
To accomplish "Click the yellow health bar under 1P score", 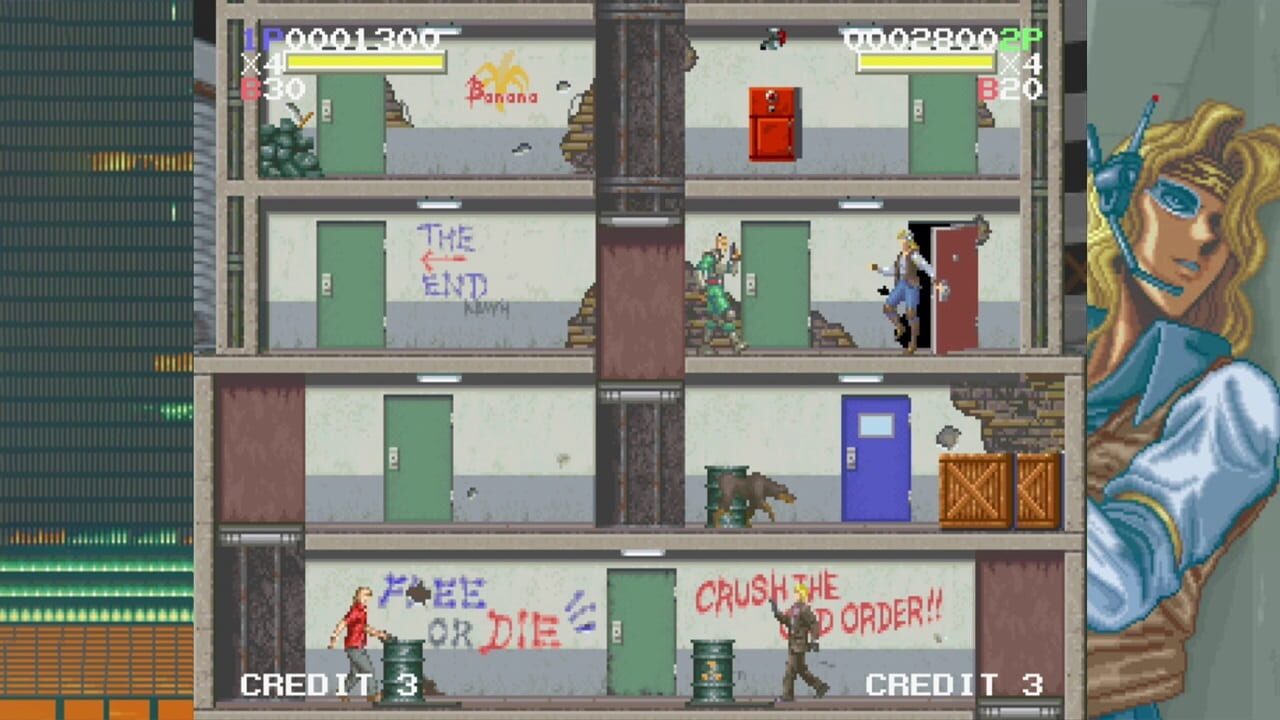I will pos(365,62).
